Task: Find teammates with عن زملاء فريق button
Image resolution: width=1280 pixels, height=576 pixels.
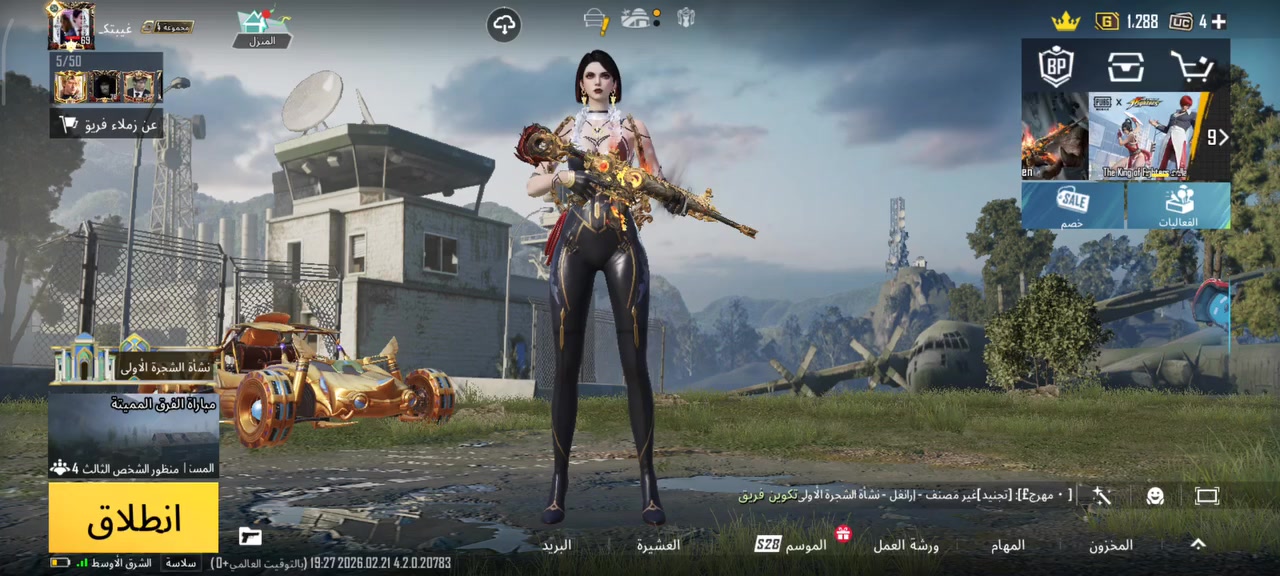Action: 108,124
